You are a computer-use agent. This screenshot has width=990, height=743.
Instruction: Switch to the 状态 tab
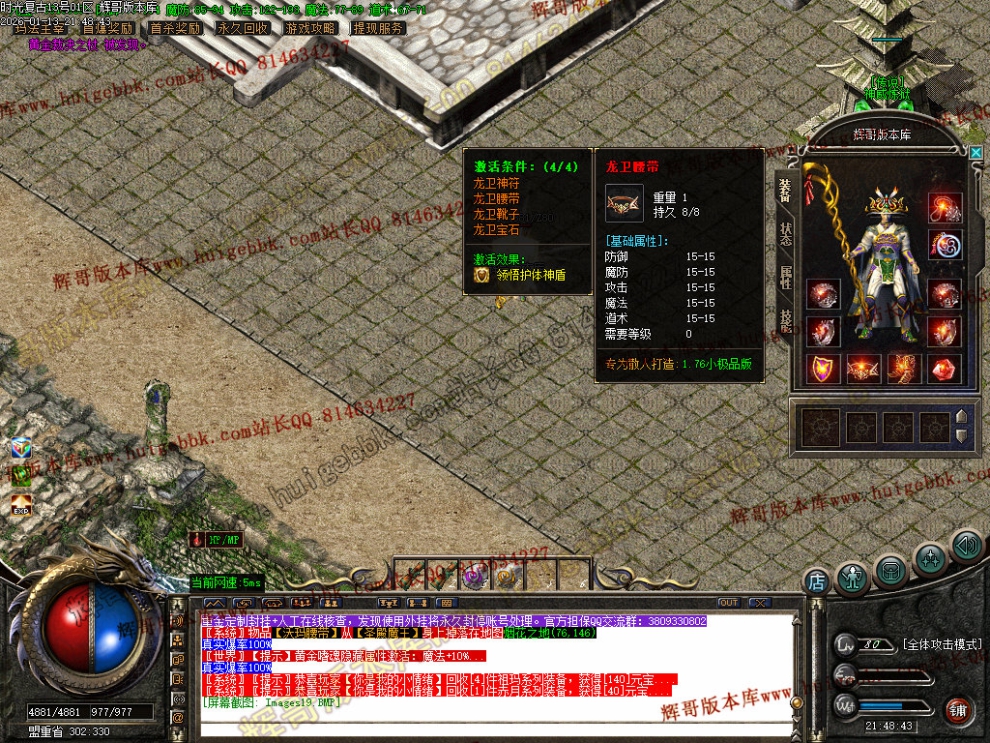pos(786,232)
